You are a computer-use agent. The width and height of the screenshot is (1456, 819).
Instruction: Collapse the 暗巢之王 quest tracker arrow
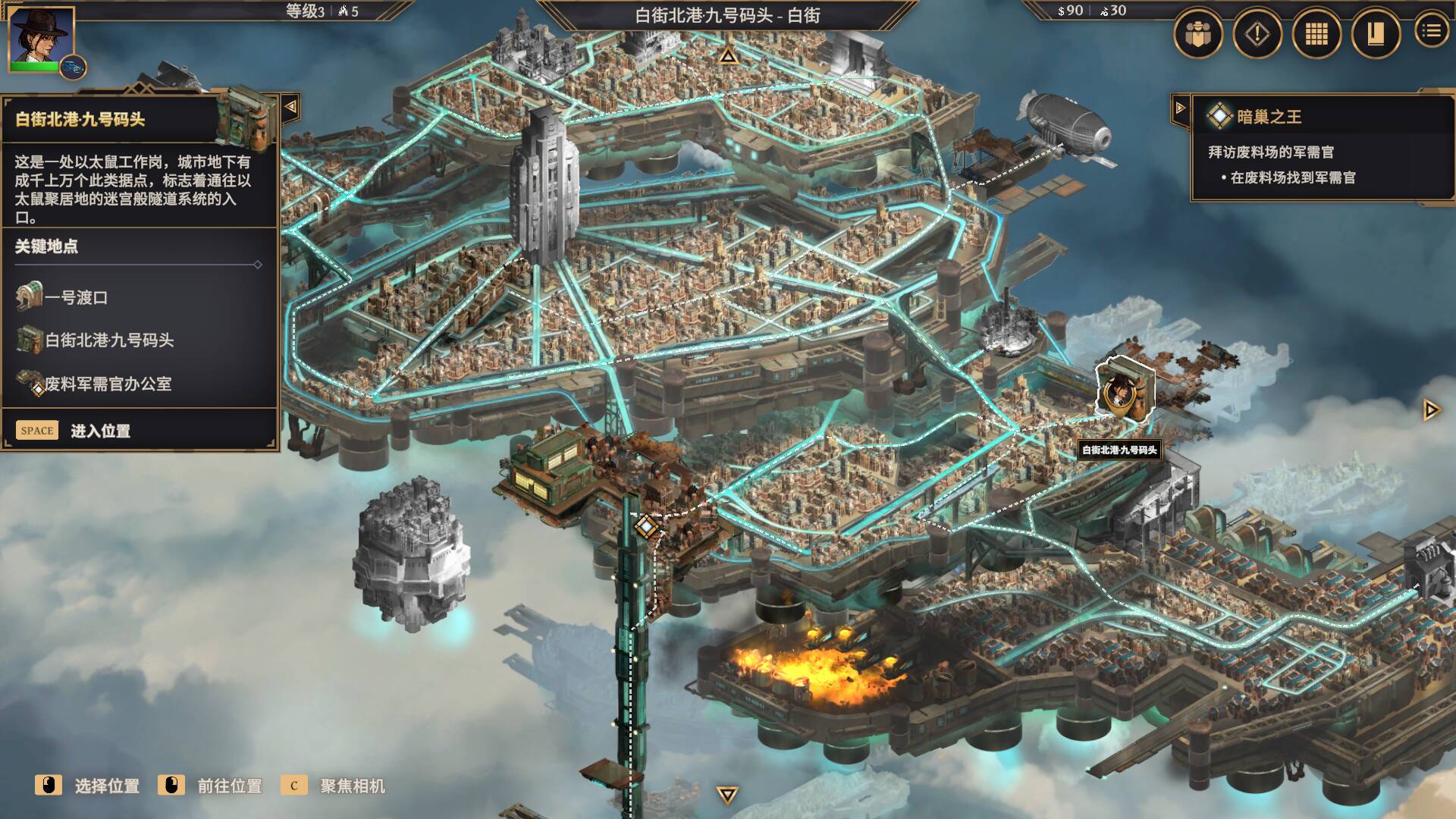point(1180,108)
